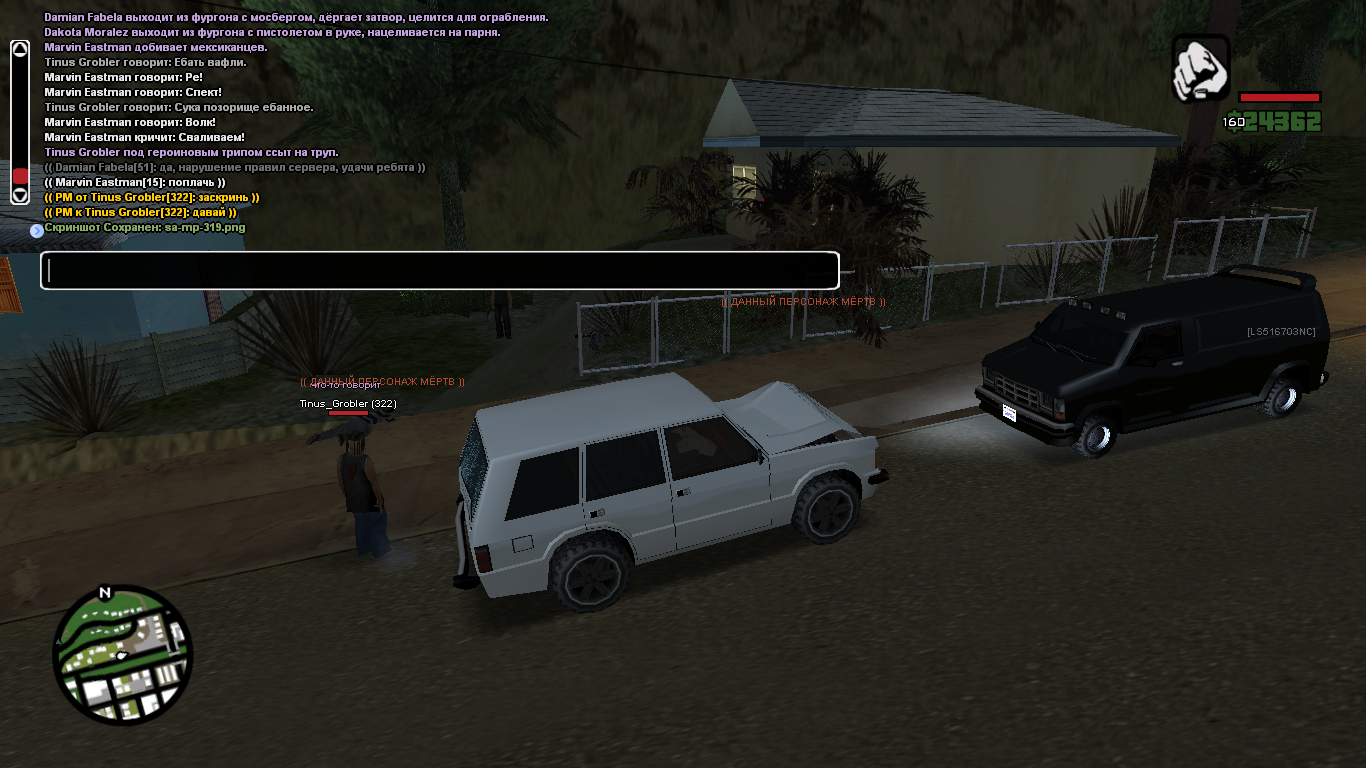1366x768 pixels.
Task: Click the chat scrollbar's down arrow
Action: click(x=20, y=194)
